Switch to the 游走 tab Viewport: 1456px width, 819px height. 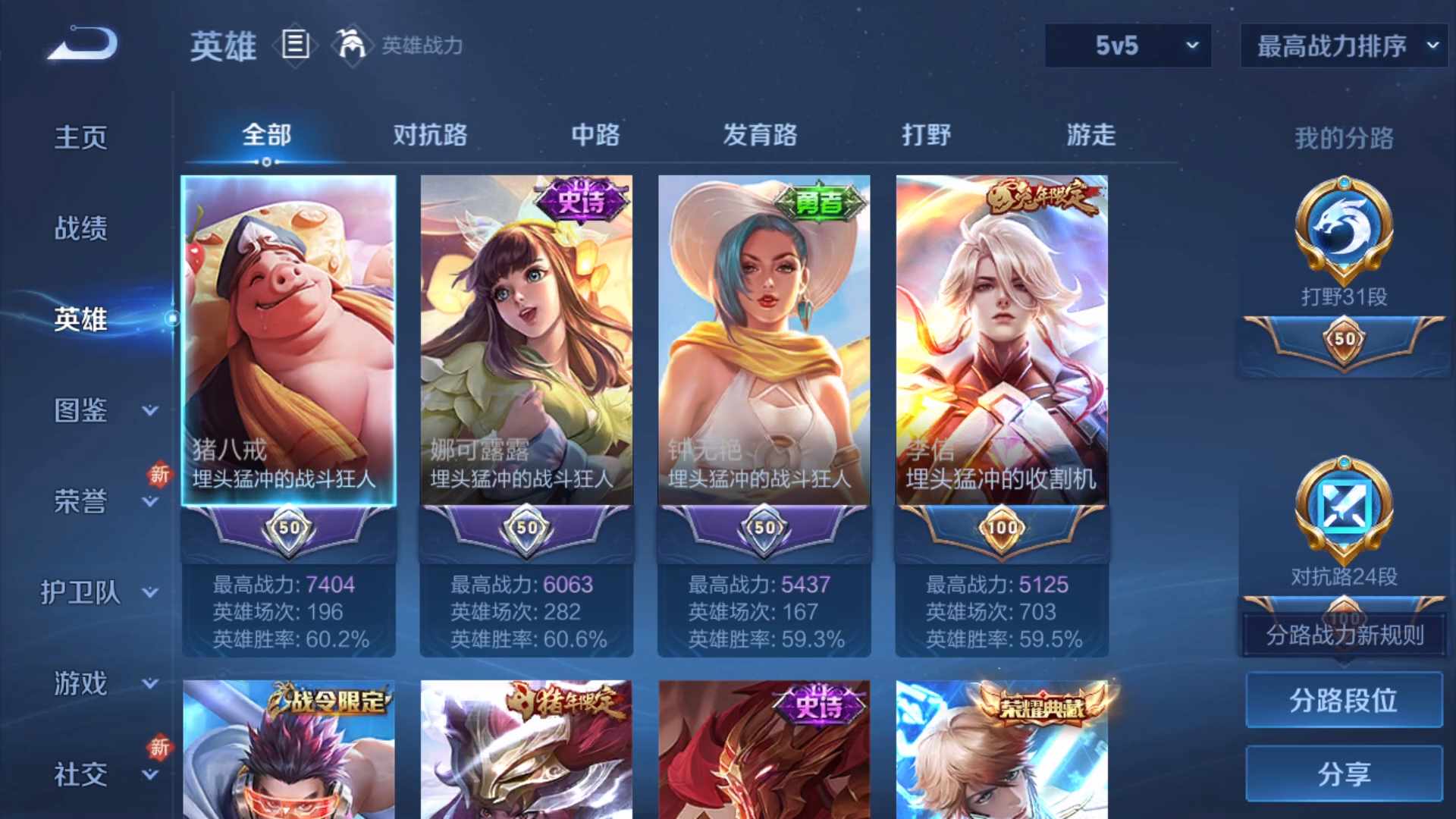tap(1090, 135)
